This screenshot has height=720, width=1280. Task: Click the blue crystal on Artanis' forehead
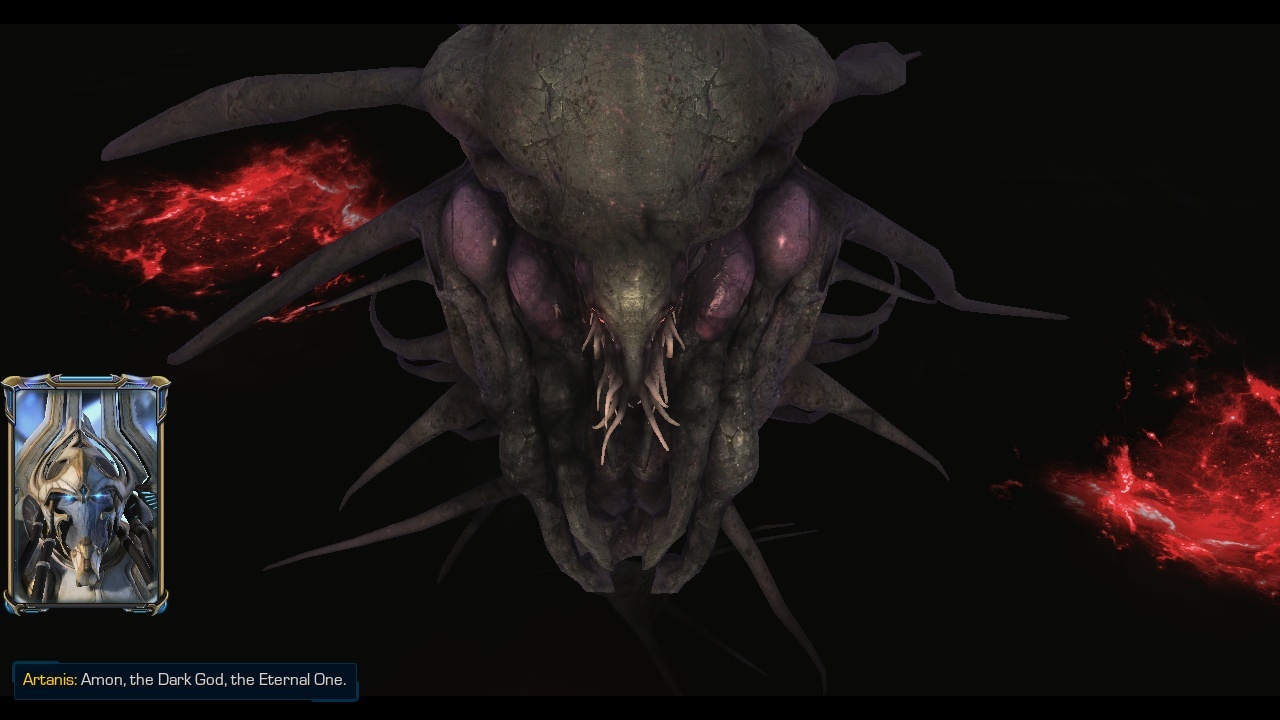[x=82, y=488]
